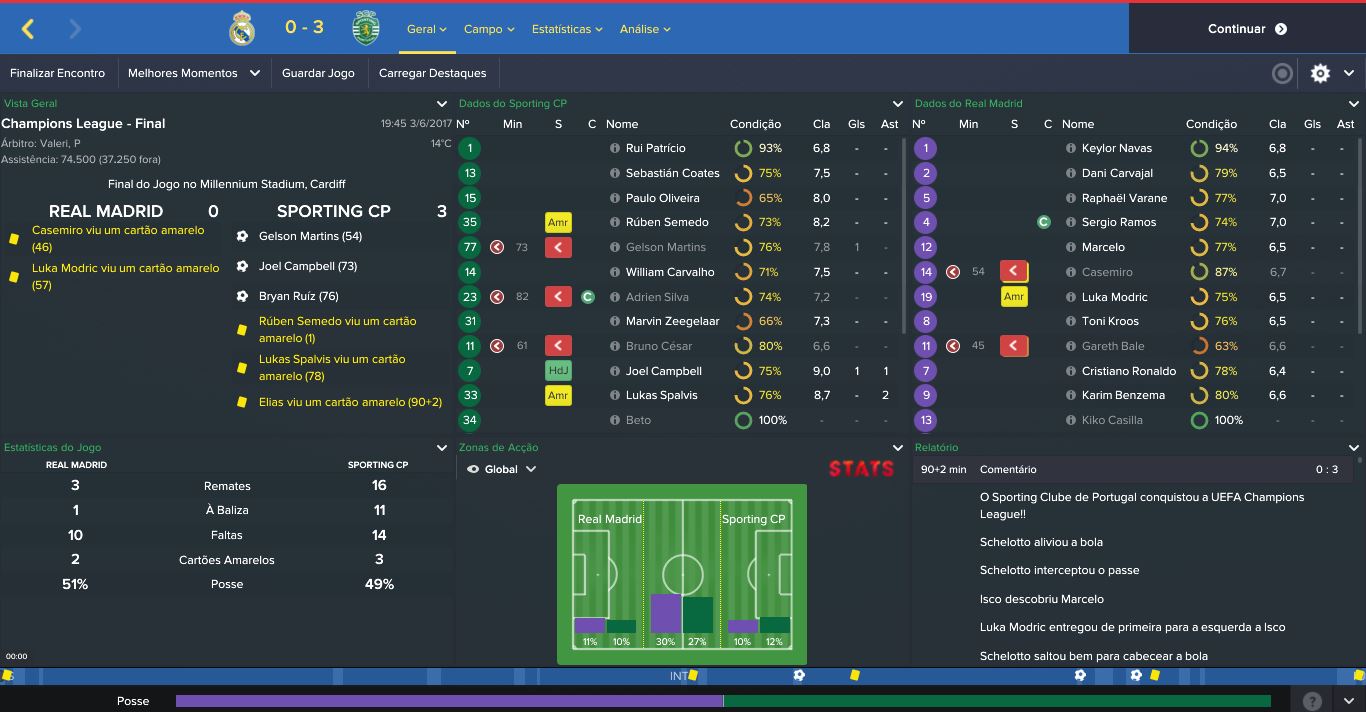Select Cristiano Ronaldo in the player list
The width and height of the screenshot is (1366, 712).
pyautogui.click(x=1128, y=371)
